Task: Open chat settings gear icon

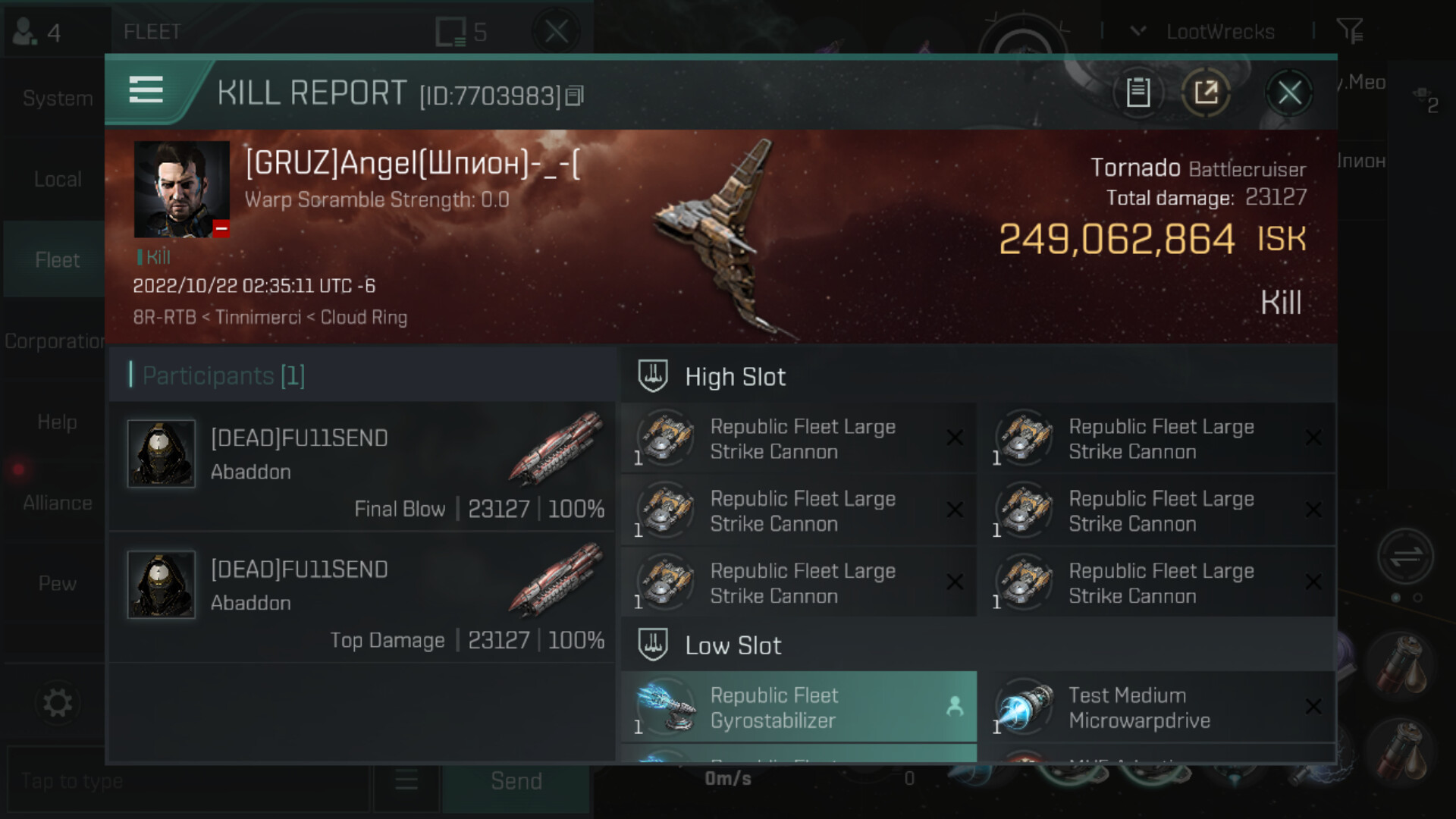Action: coord(58,703)
